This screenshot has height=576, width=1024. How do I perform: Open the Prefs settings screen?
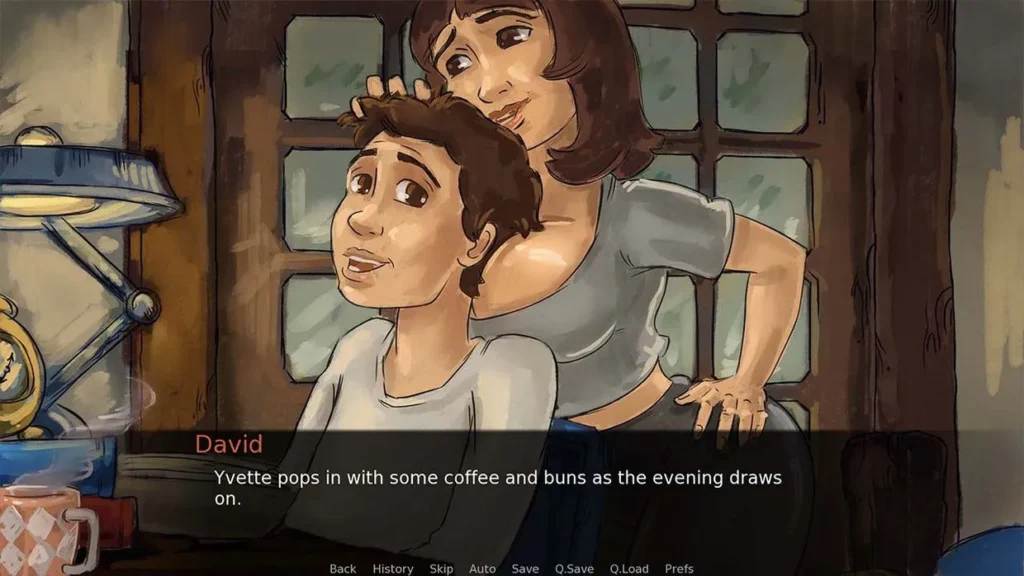tap(679, 568)
